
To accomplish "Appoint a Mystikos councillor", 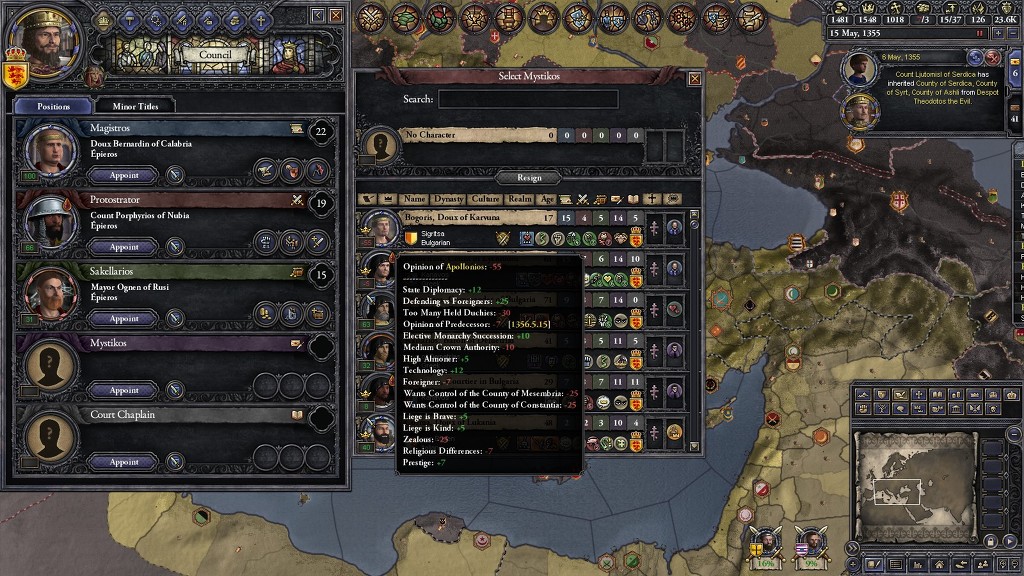I will 124,390.
